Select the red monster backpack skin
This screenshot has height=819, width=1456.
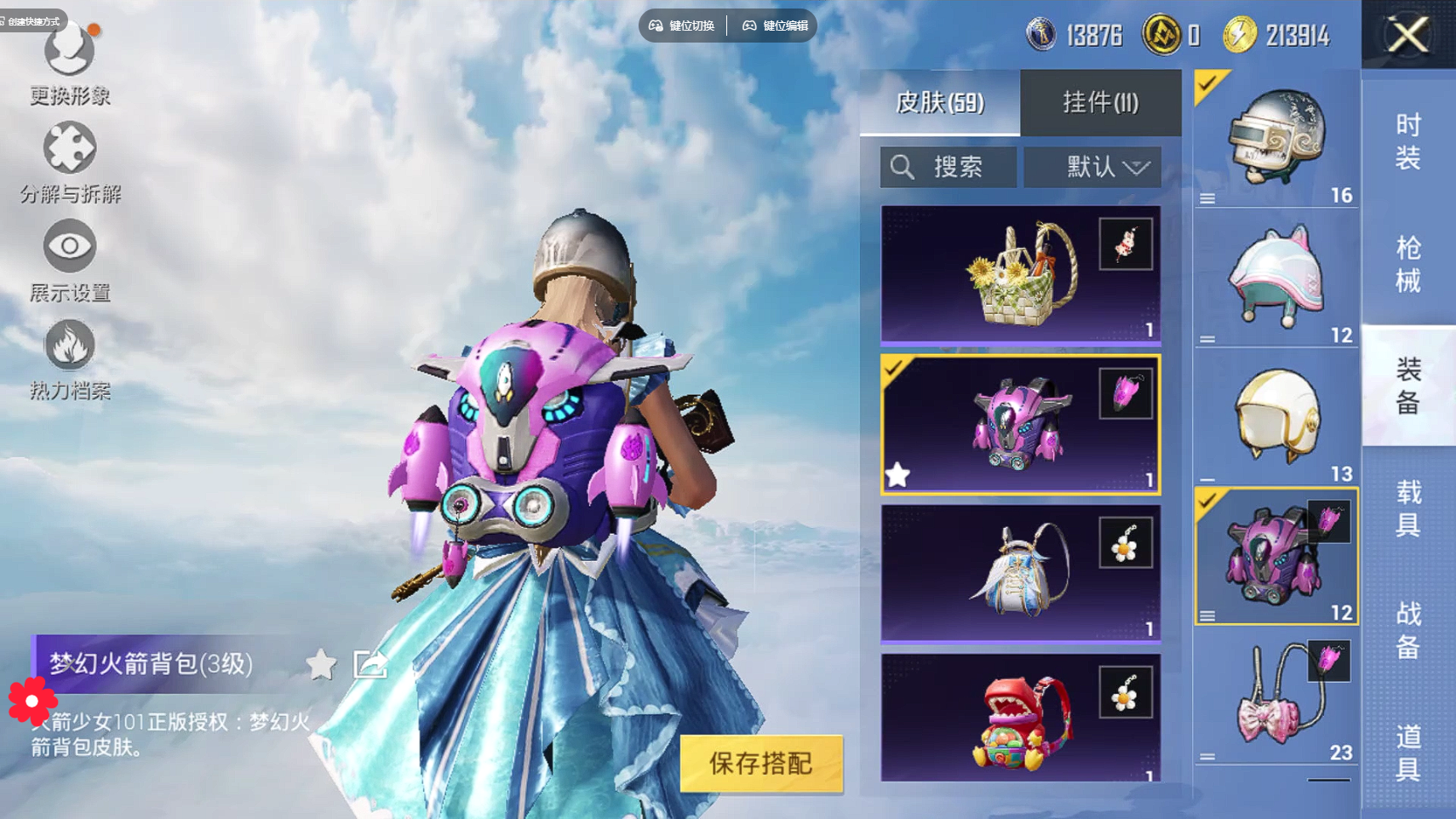pos(1020,718)
